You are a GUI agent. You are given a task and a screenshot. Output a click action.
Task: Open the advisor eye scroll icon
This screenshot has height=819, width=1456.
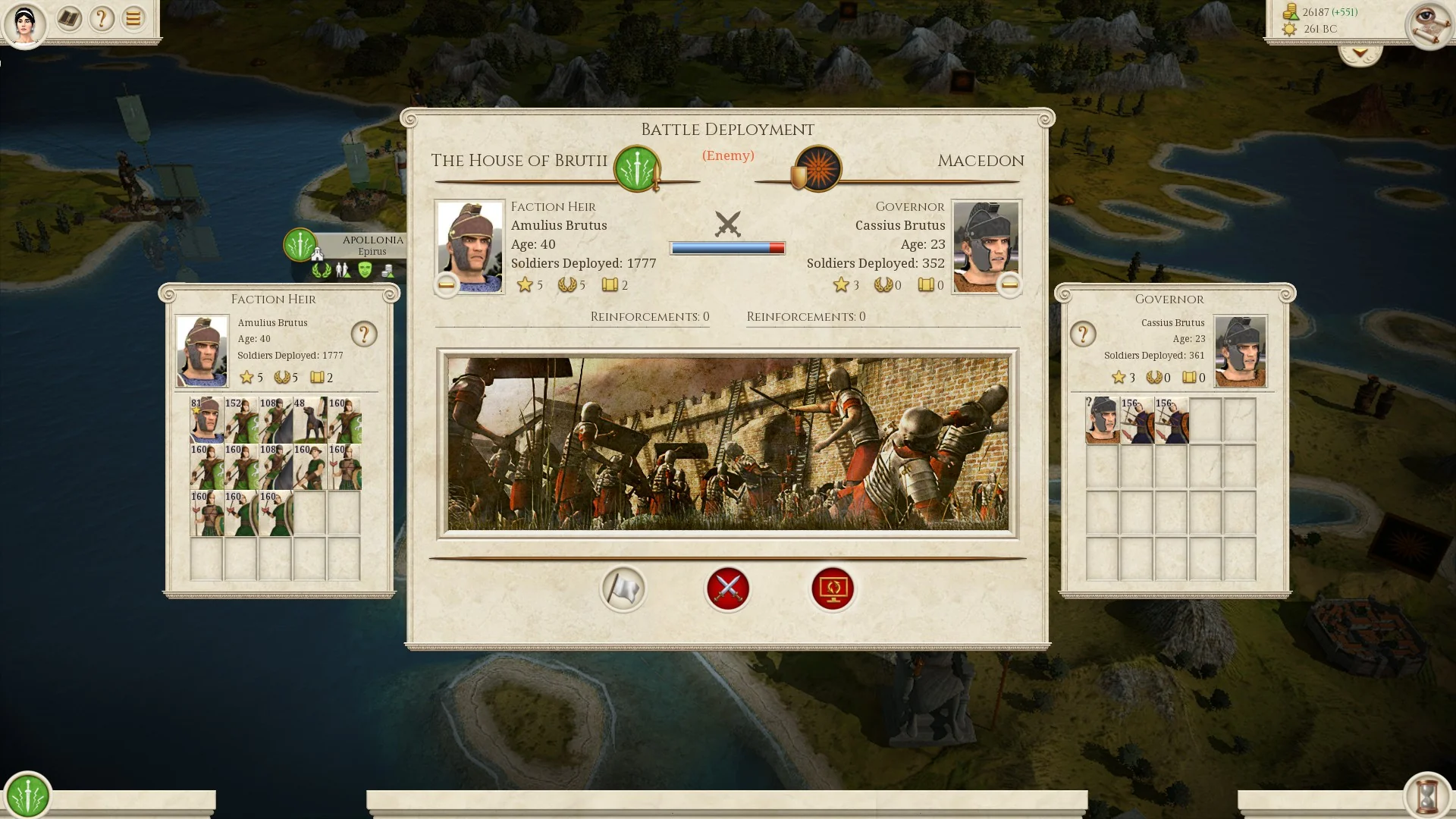click(x=1428, y=25)
